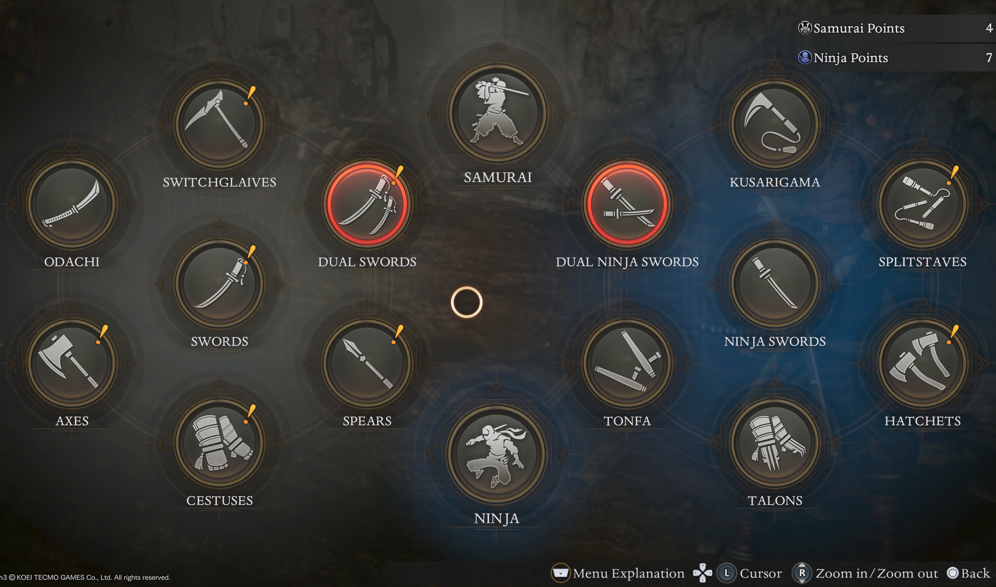Screen dimensions: 996x587
Task: Select the highlighted Dual Swords node
Action: 367,204
